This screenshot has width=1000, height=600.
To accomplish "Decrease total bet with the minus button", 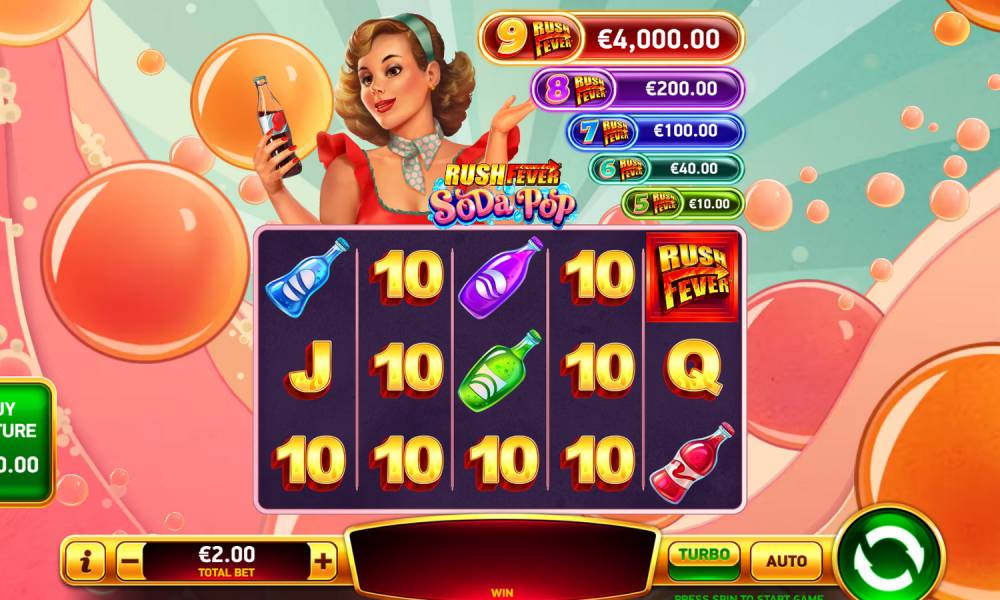I will [x=129, y=562].
